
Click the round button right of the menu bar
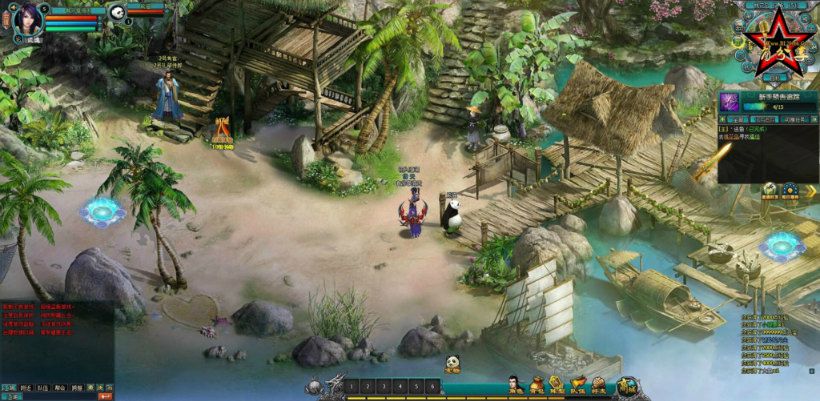click(x=628, y=386)
